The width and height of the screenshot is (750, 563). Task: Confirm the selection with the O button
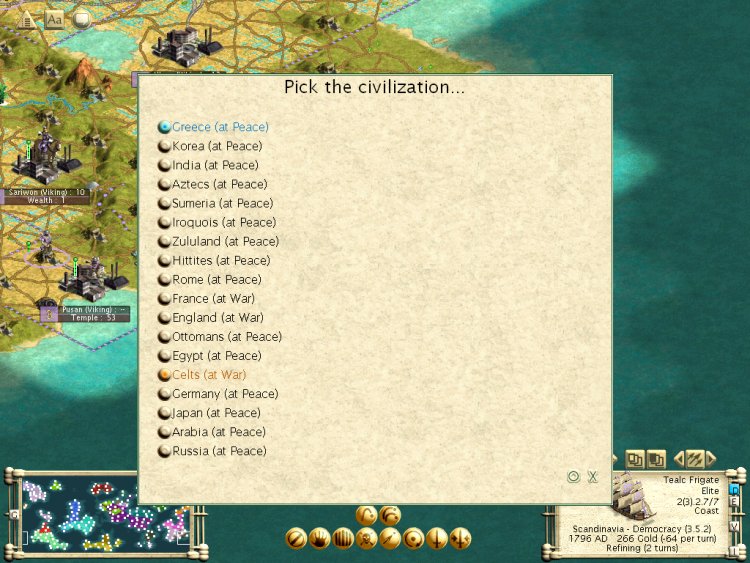tap(573, 477)
